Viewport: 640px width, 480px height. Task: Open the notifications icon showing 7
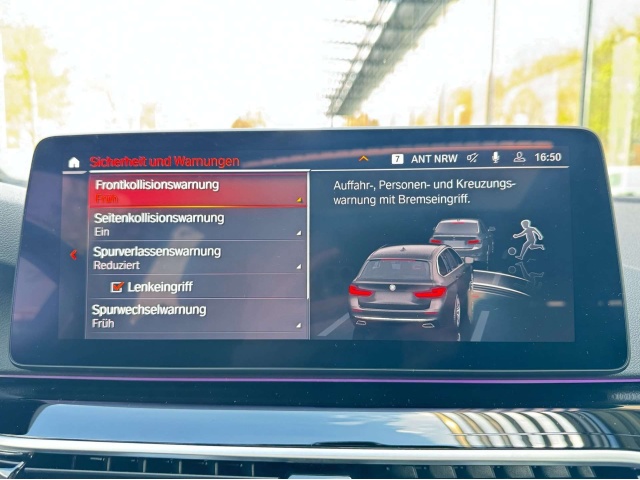pos(397,158)
